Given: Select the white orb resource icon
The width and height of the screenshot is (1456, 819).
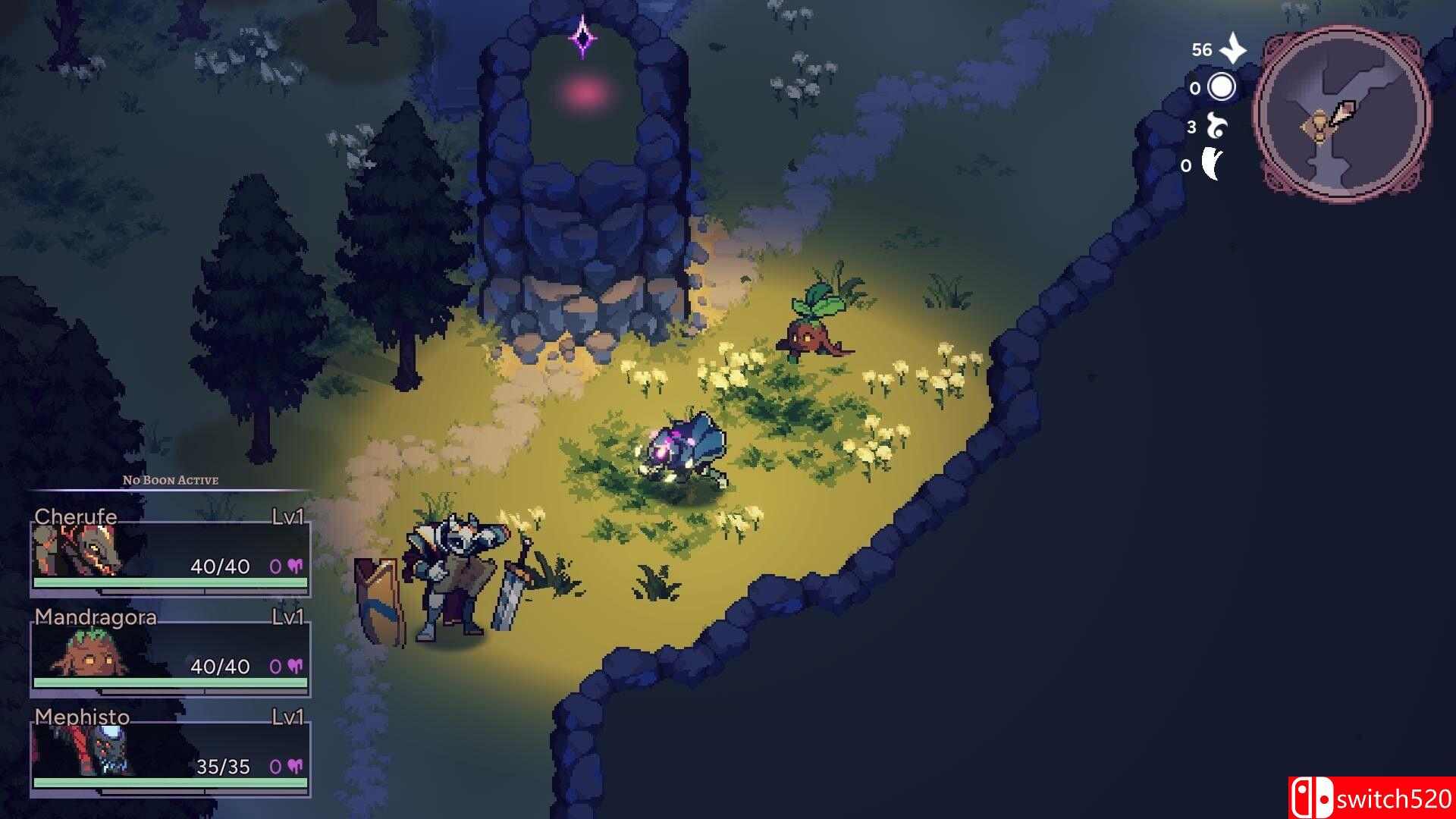Looking at the screenshot, I should [x=1221, y=86].
